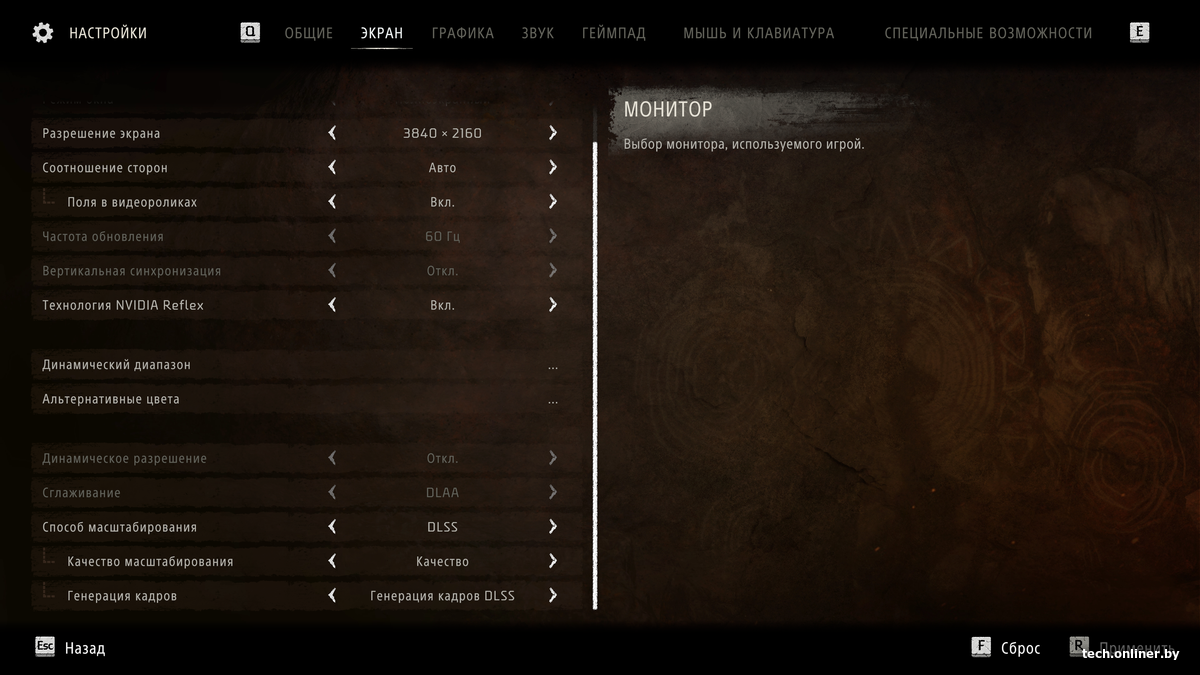Viewport: 1200px width, 675px height.
Task: Switch to the Общие tab
Action: [x=308, y=33]
